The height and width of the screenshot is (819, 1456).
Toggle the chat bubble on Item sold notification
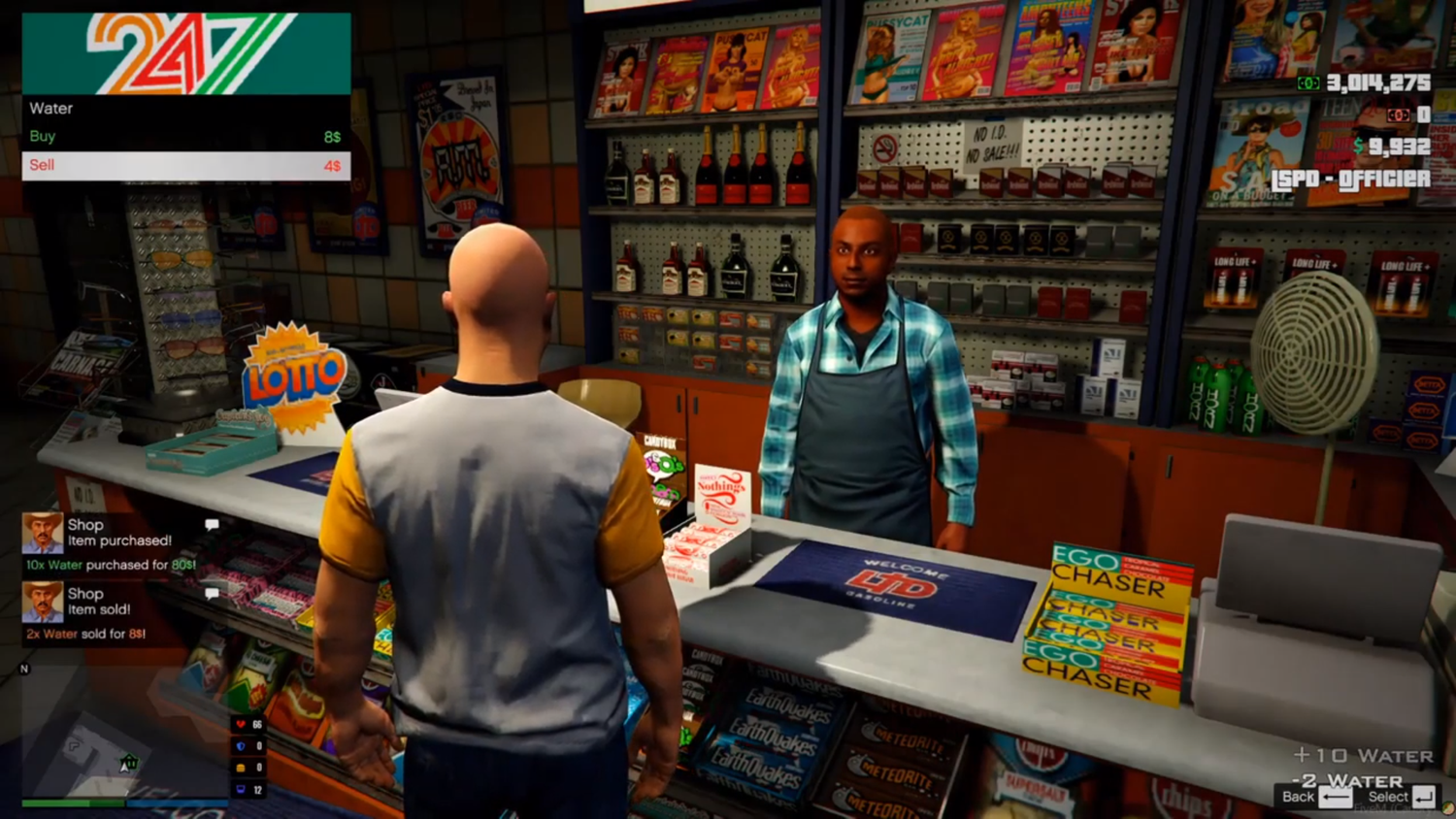tap(212, 593)
